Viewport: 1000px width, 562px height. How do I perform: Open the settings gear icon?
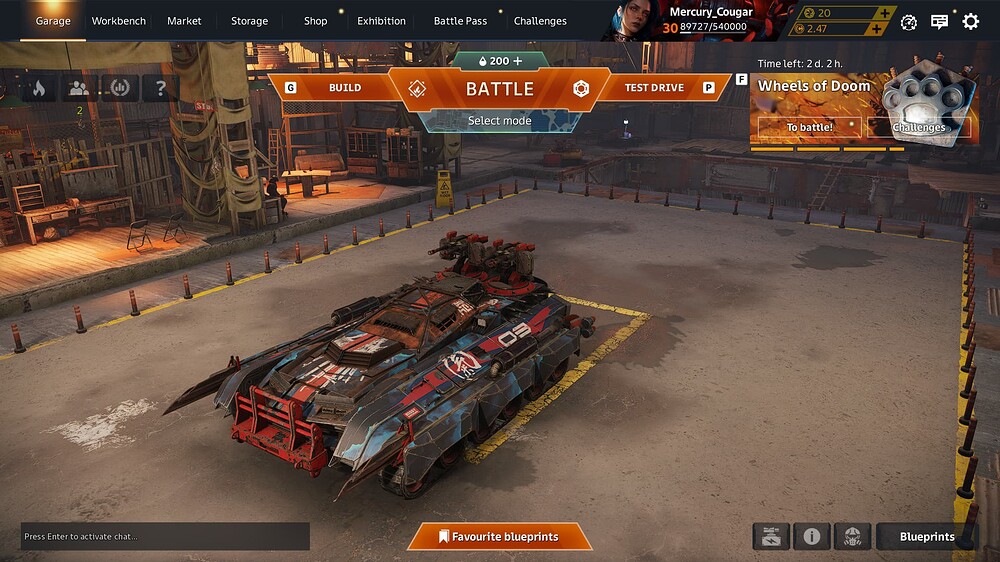(x=970, y=21)
